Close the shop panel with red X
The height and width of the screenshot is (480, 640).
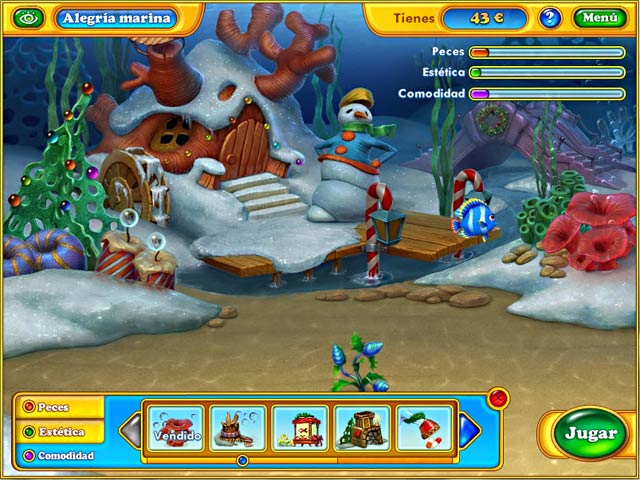point(498,399)
